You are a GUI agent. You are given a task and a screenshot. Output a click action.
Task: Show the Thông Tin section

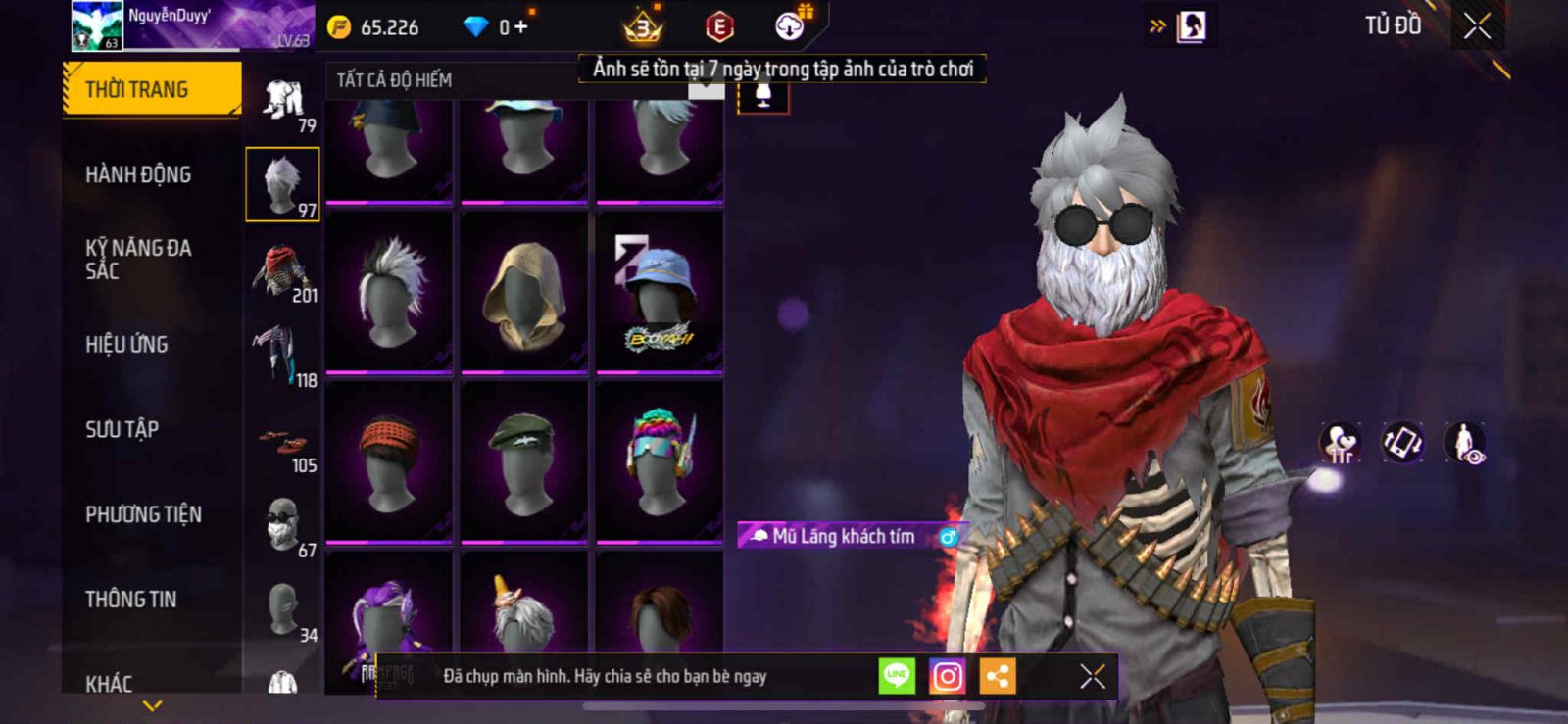coord(130,600)
